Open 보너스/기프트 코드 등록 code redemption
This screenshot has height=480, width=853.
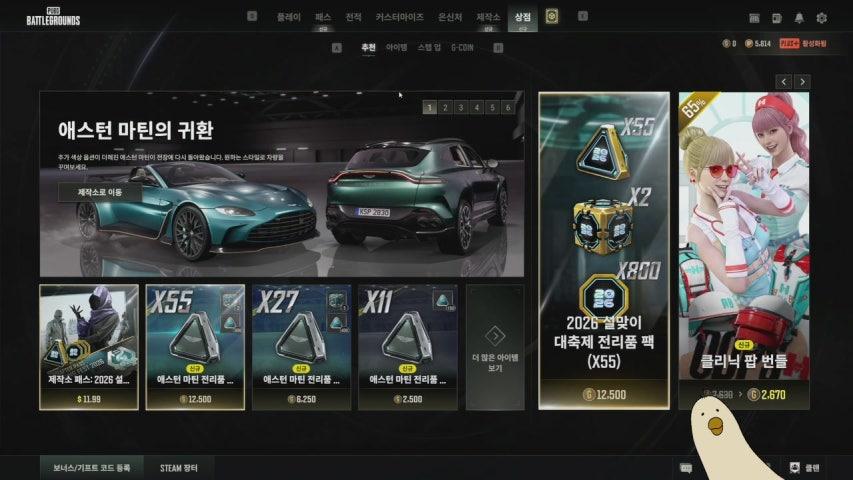tap(91, 467)
